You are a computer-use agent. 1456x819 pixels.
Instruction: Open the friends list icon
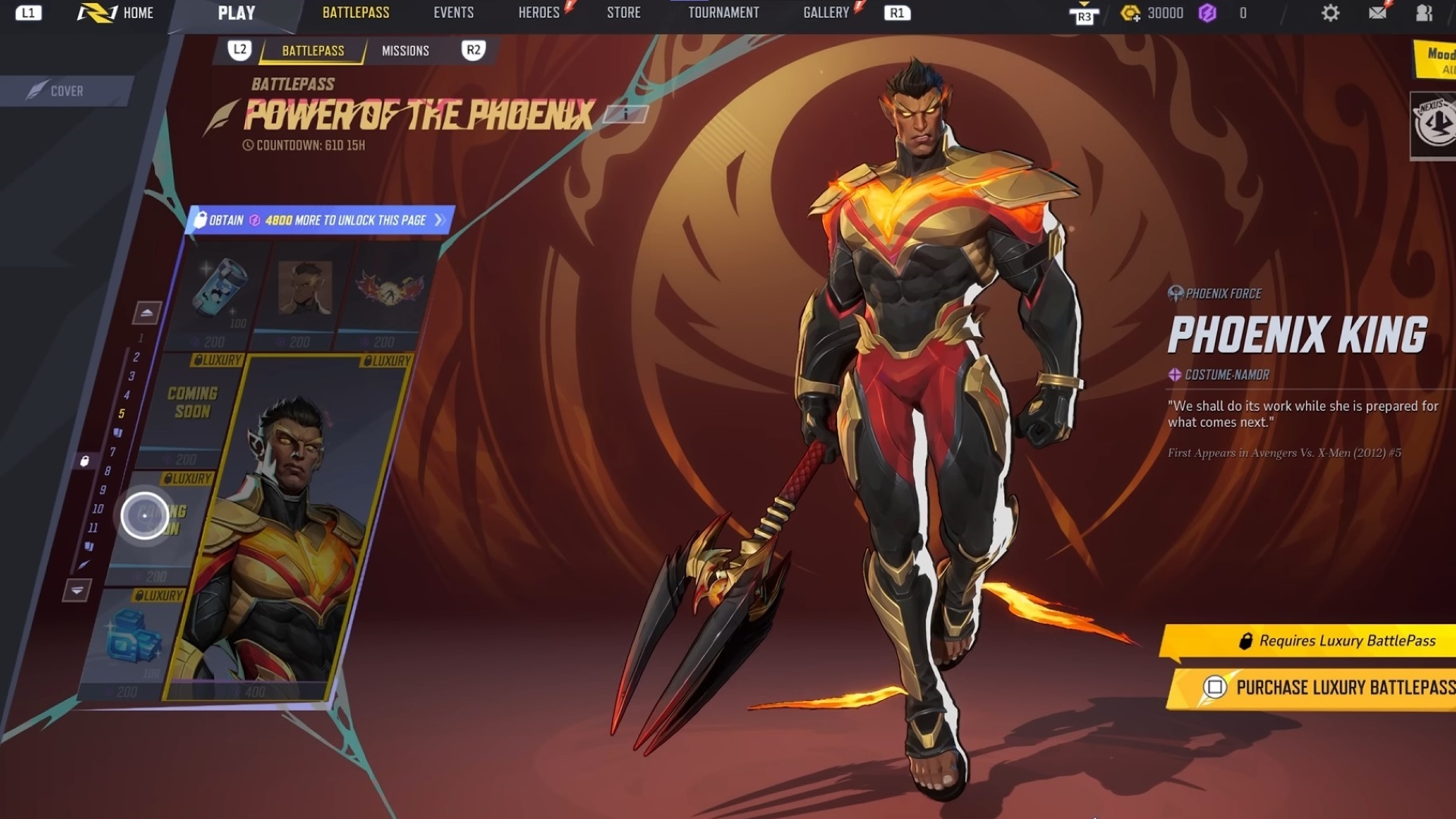[x=1424, y=13]
